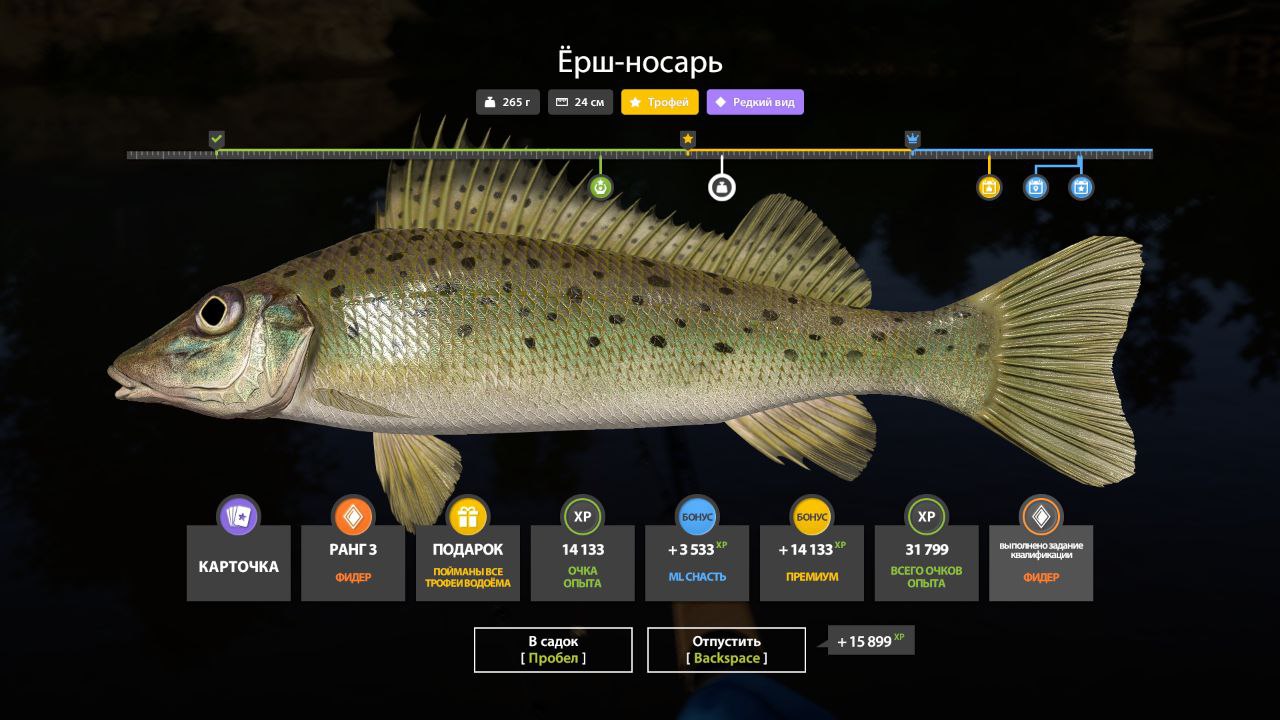Viewport: 1280px width, 720px height.
Task: Click the white weight marker on scale
Action: click(x=722, y=187)
